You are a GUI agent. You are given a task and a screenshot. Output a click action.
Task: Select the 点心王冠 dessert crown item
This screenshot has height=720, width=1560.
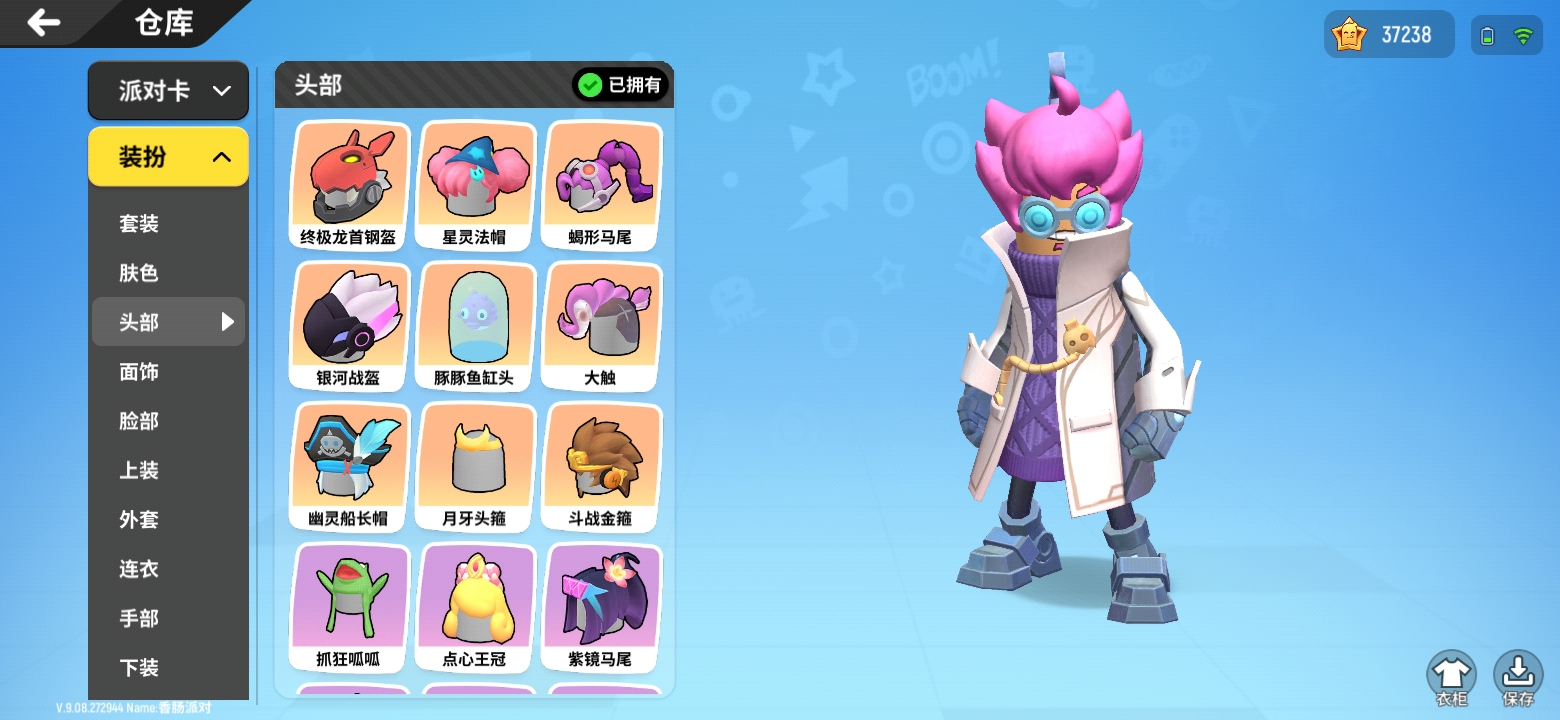475,606
